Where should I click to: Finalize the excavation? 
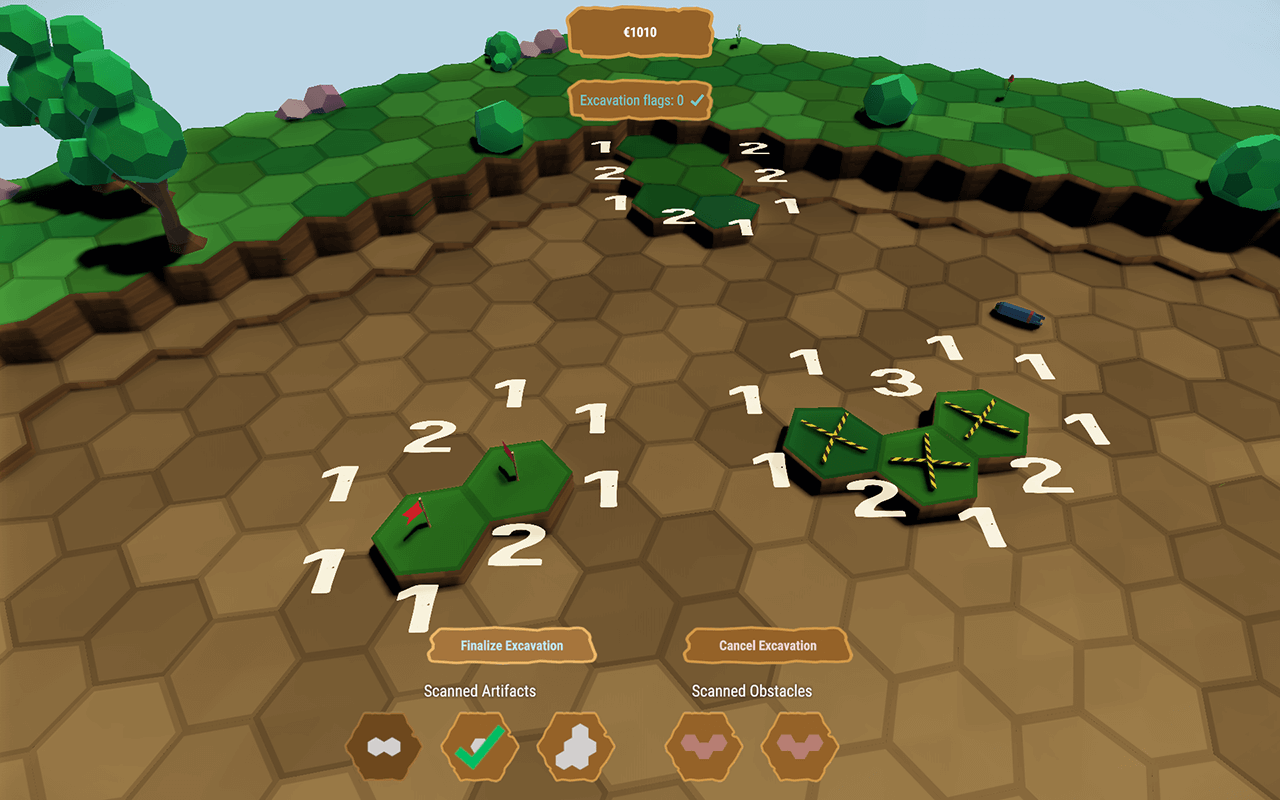[x=512, y=646]
